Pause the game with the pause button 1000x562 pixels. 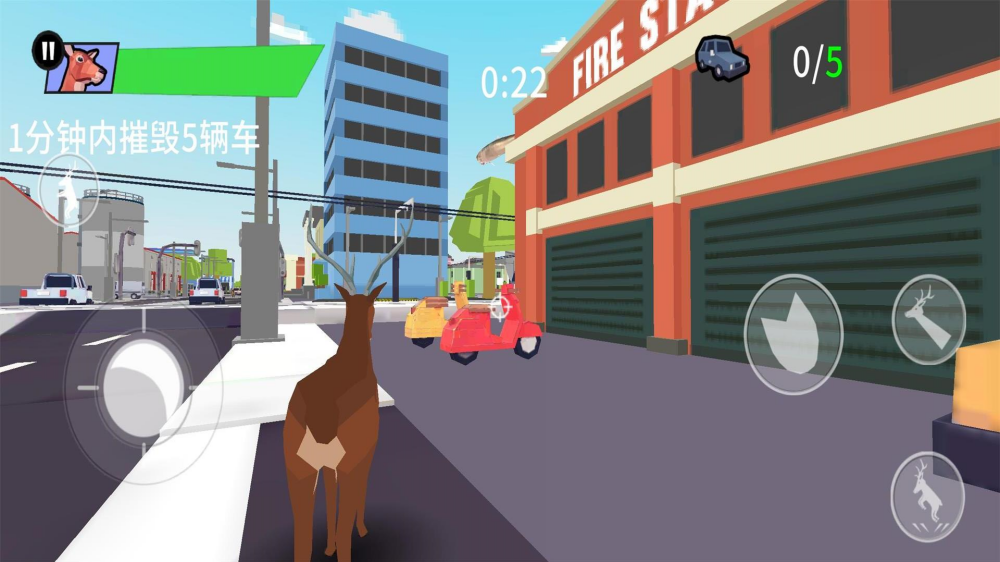[x=47, y=50]
